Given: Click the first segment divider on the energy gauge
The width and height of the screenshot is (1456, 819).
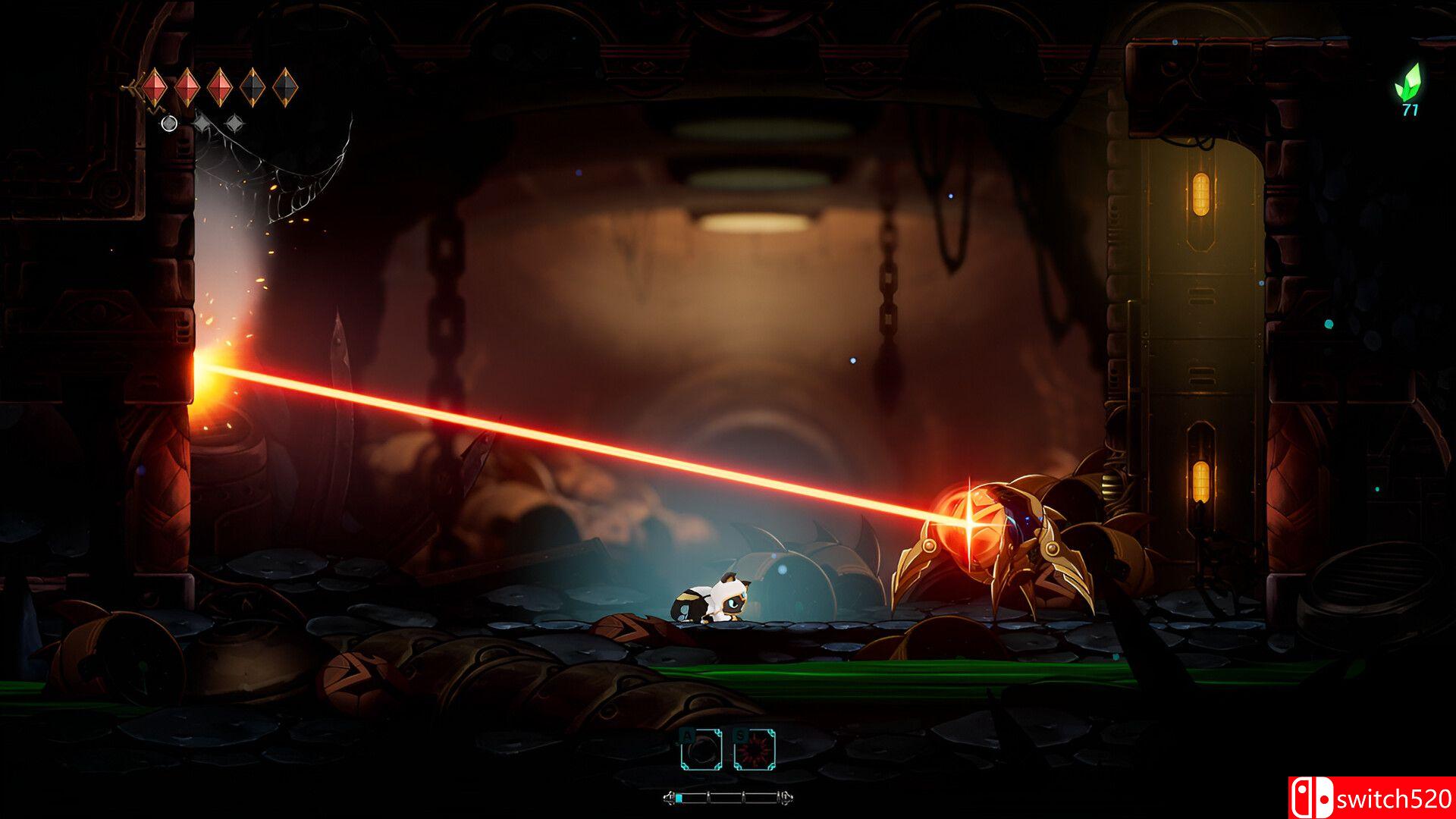Looking at the screenshot, I should 708,798.
